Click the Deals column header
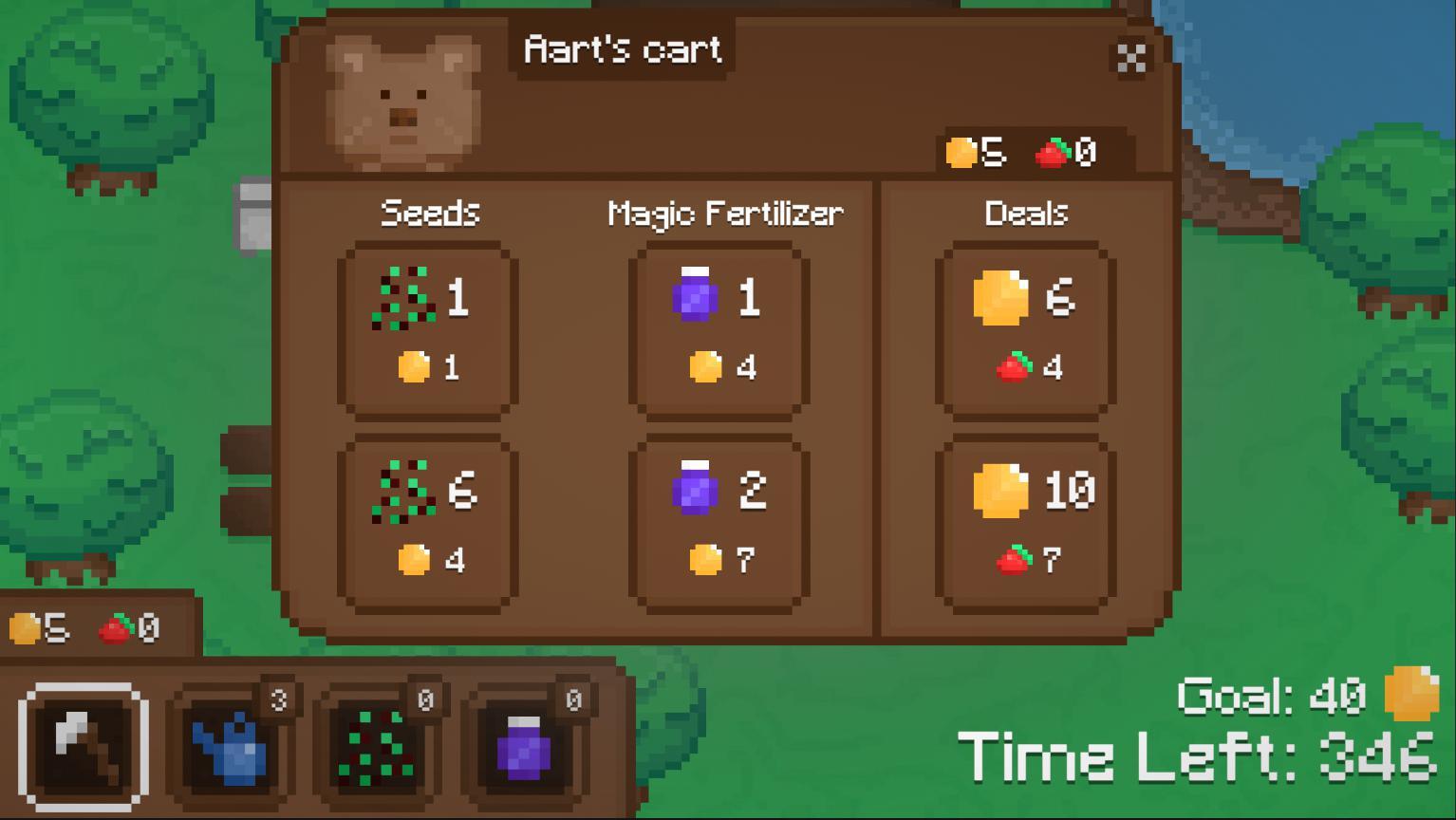 point(1026,213)
